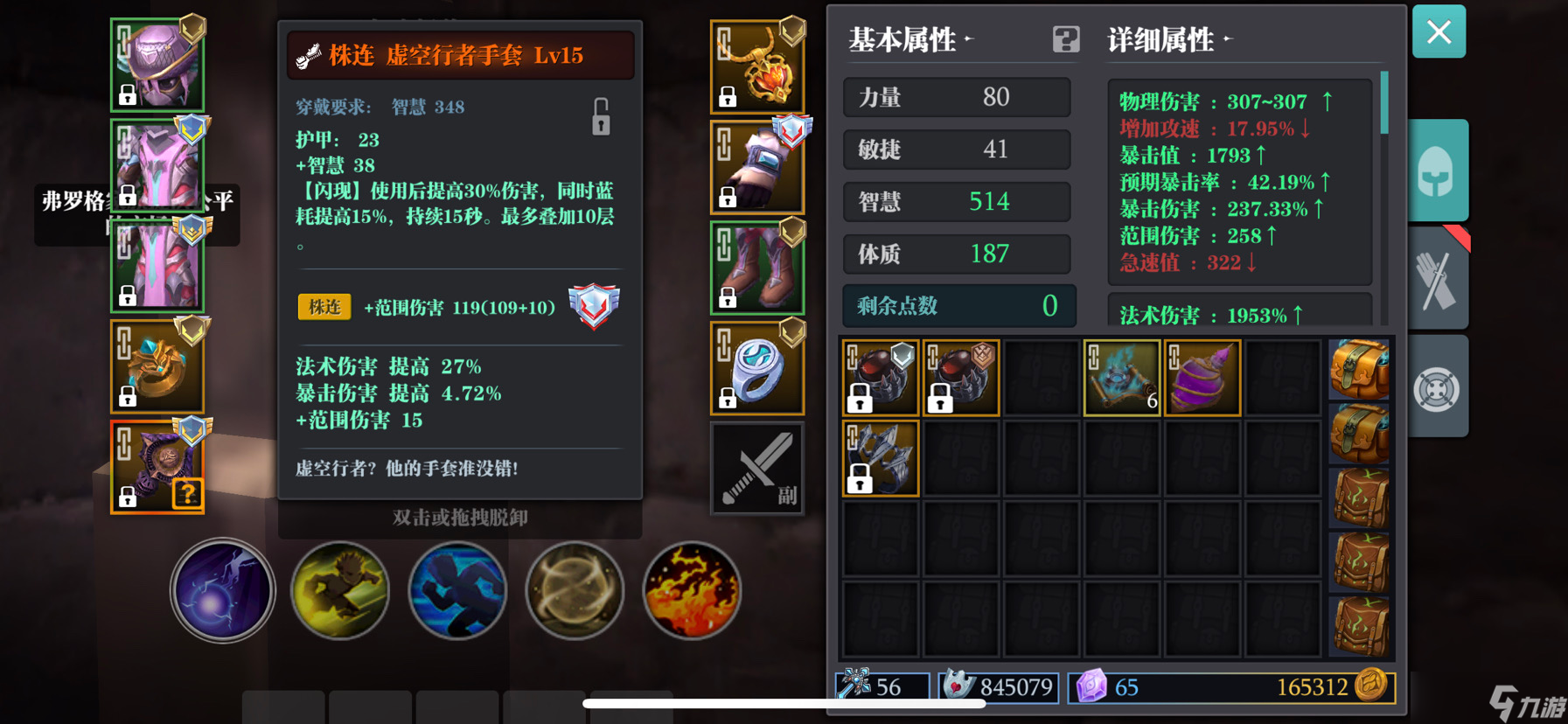Toggle the lock on the boots equipment slot
The height and width of the screenshot is (724, 1568).
[x=728, y=297]
